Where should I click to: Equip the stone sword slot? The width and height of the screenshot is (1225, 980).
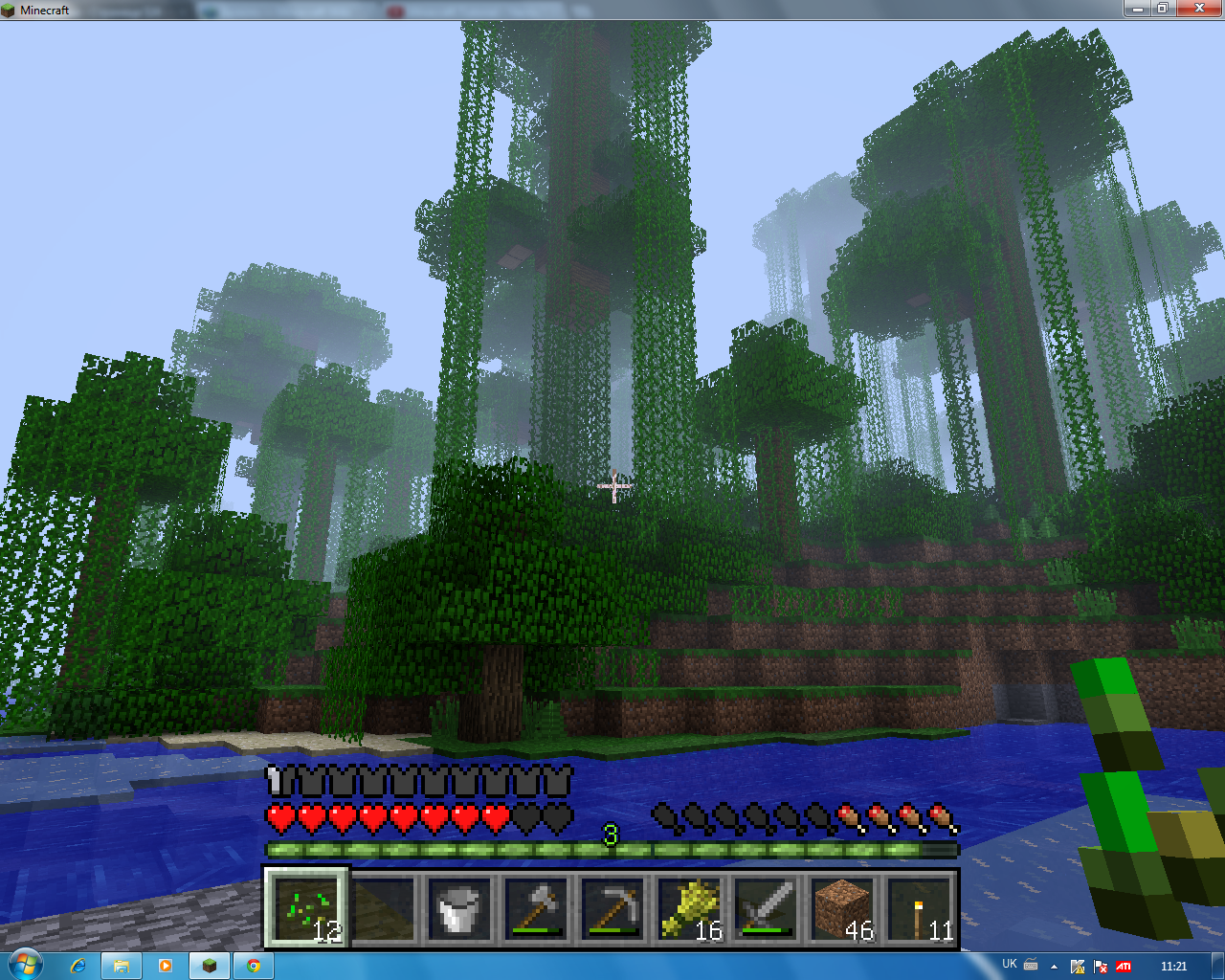(765, 907)
